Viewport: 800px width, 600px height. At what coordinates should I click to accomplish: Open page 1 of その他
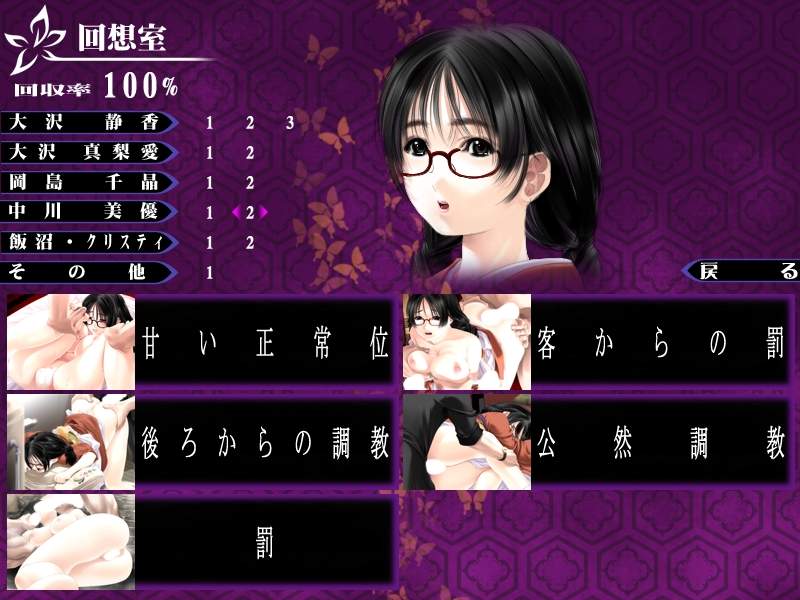click(210, 272)
